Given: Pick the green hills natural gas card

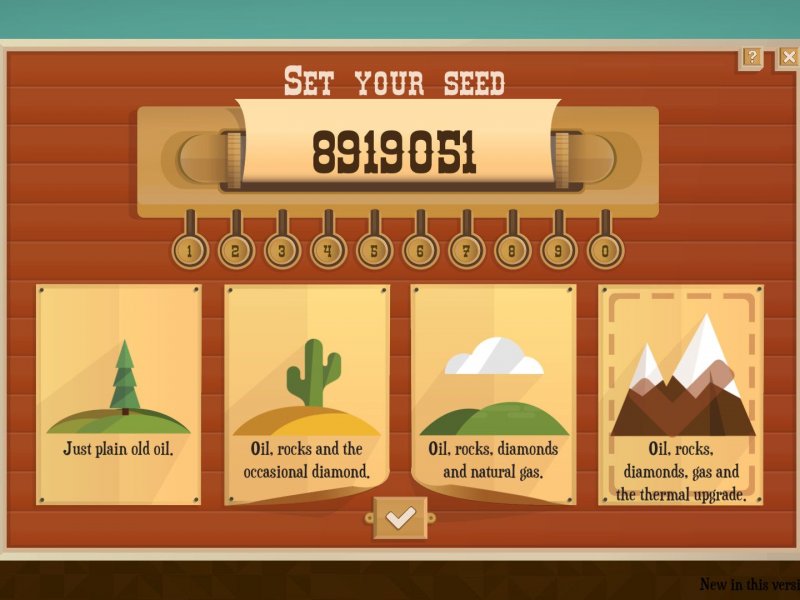Looking at the screenshot, I should (x=494, y=394).
